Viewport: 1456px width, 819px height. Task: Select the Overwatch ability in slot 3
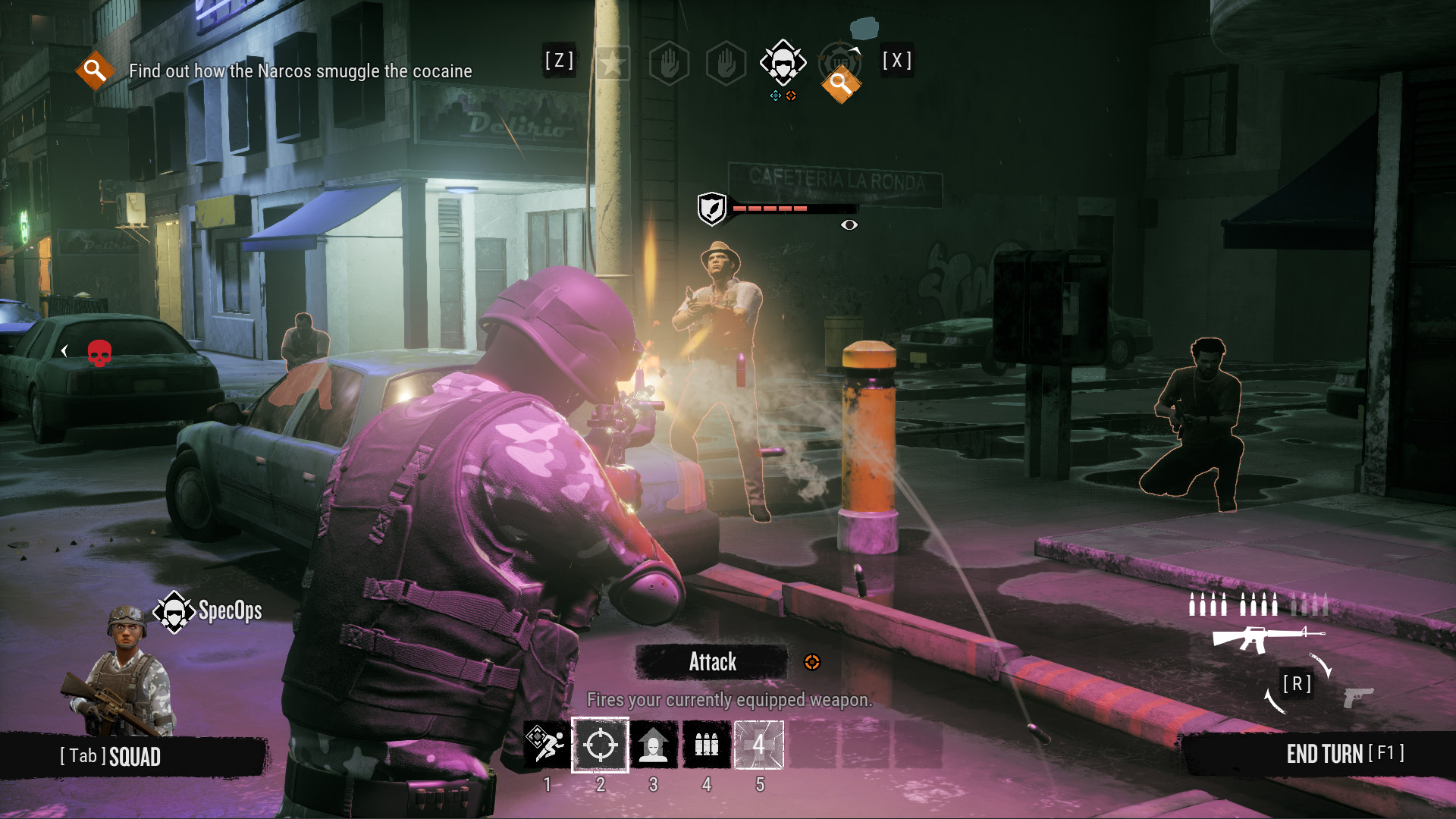click(x=654, y=745)
